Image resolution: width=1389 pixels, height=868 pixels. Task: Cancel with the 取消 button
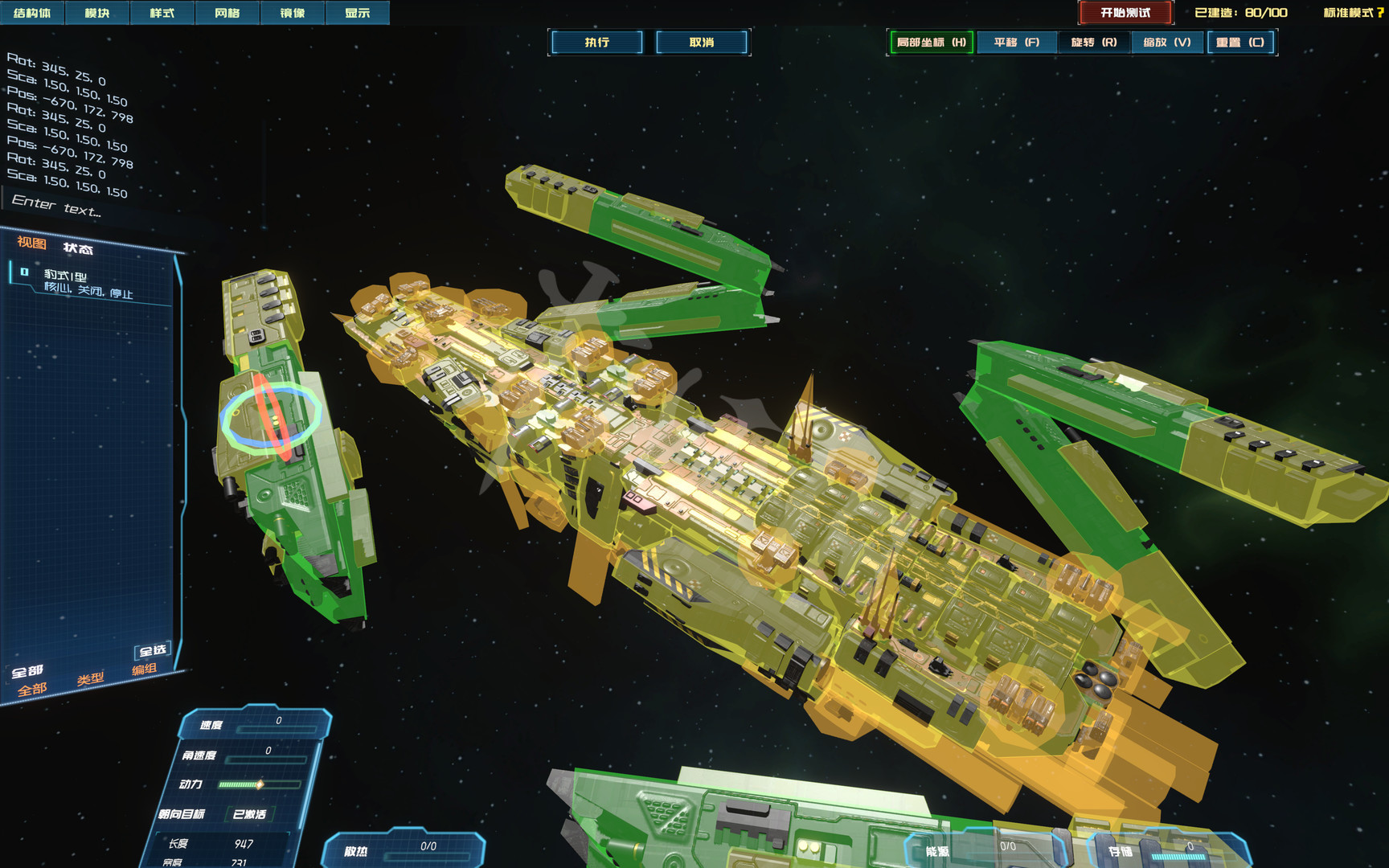702,43
